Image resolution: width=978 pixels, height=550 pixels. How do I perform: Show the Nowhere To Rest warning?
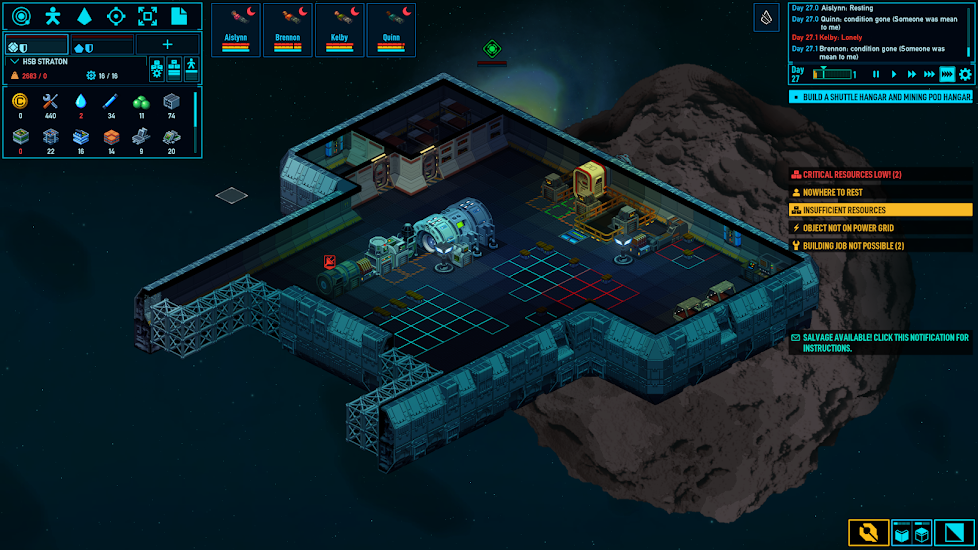[x=880, y=192]
